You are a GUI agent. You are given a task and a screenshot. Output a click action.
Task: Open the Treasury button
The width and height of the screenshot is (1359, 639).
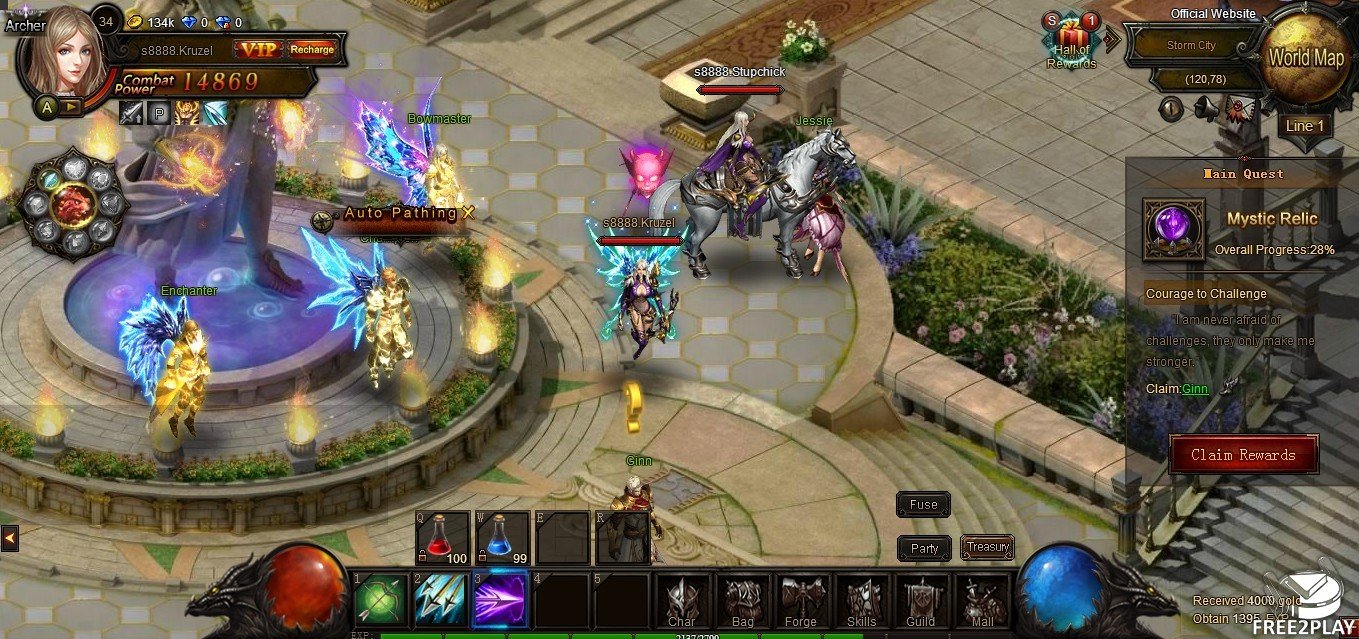coord(987,547)
